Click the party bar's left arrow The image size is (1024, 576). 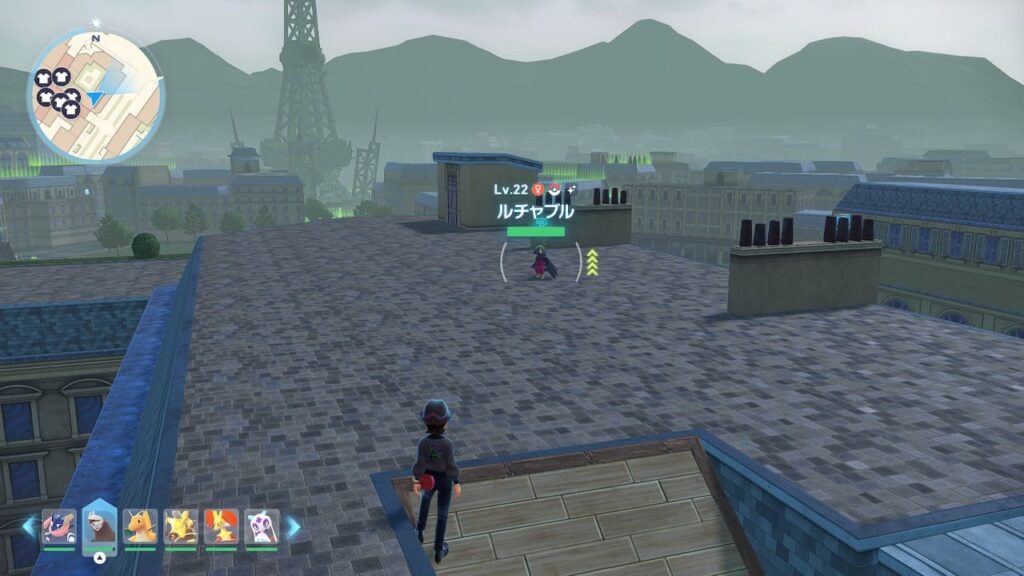[28, 527]
